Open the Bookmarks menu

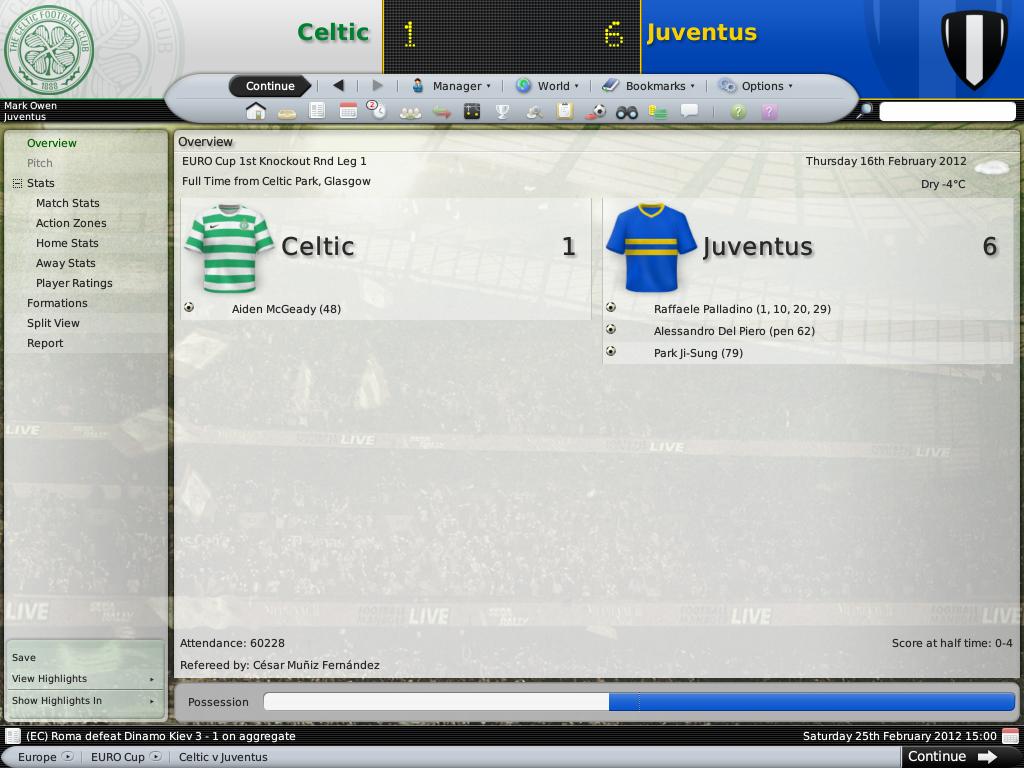649,86
